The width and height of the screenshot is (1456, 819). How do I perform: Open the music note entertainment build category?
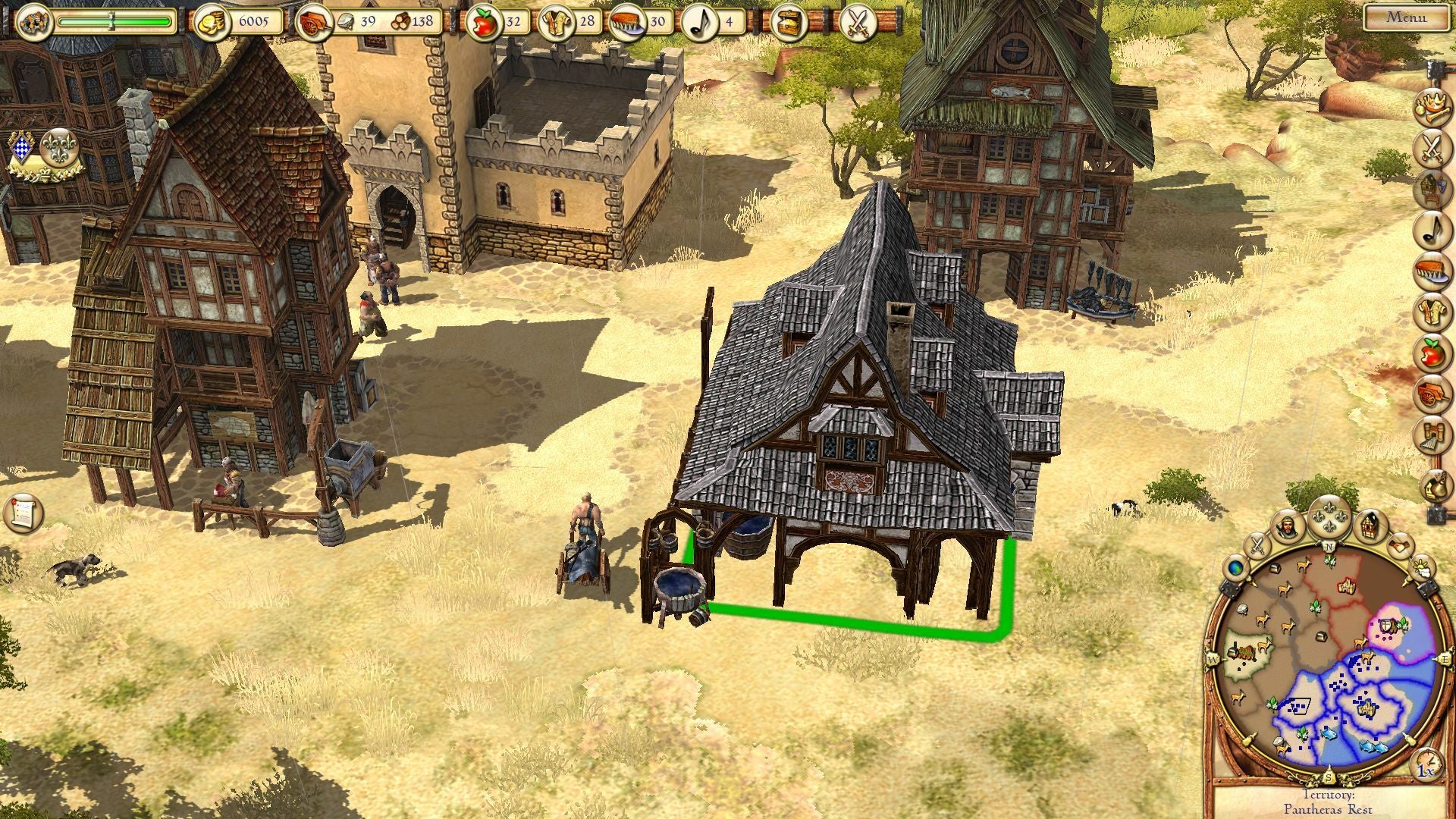pos(1431,230)
